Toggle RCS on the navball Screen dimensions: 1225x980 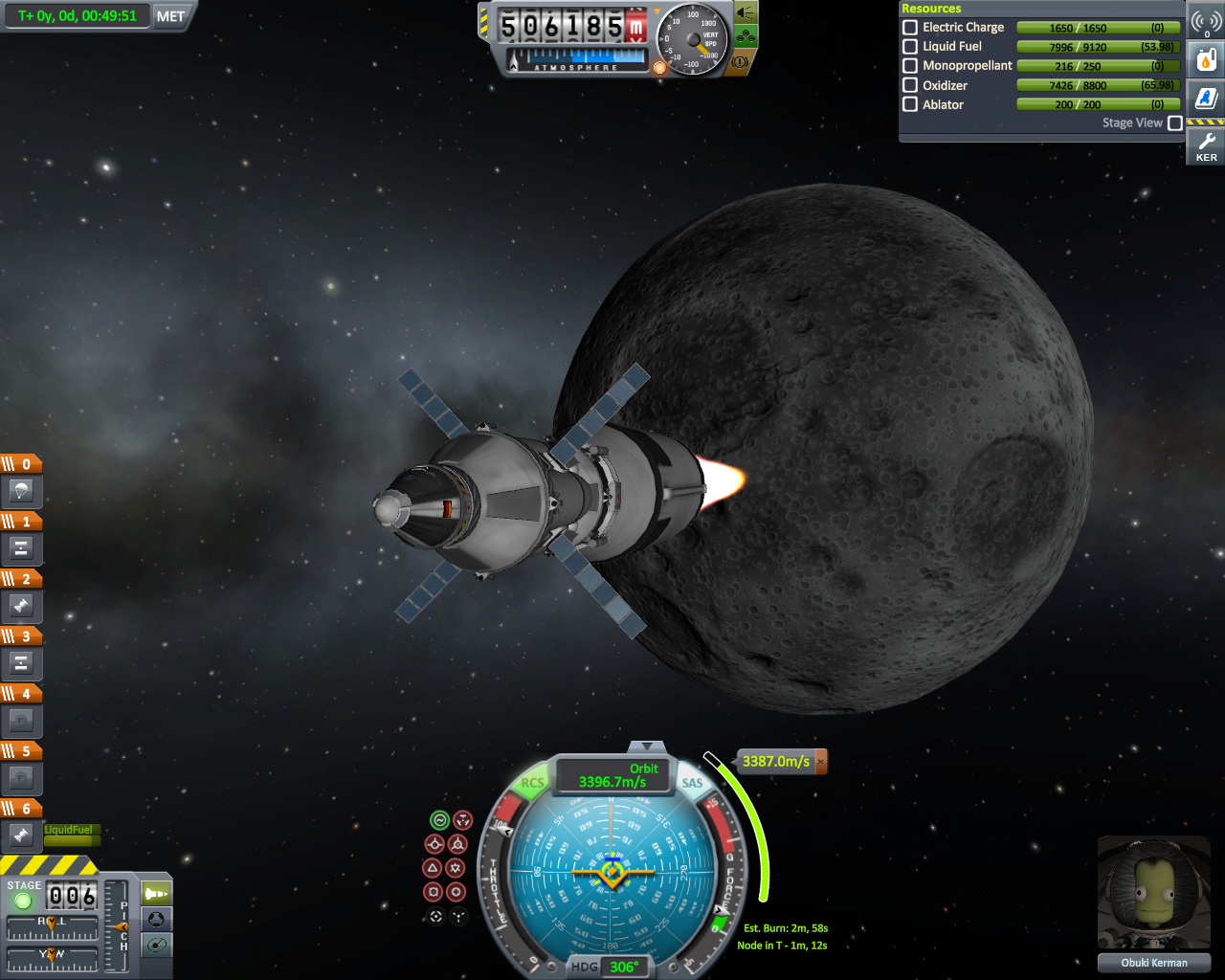531,783
